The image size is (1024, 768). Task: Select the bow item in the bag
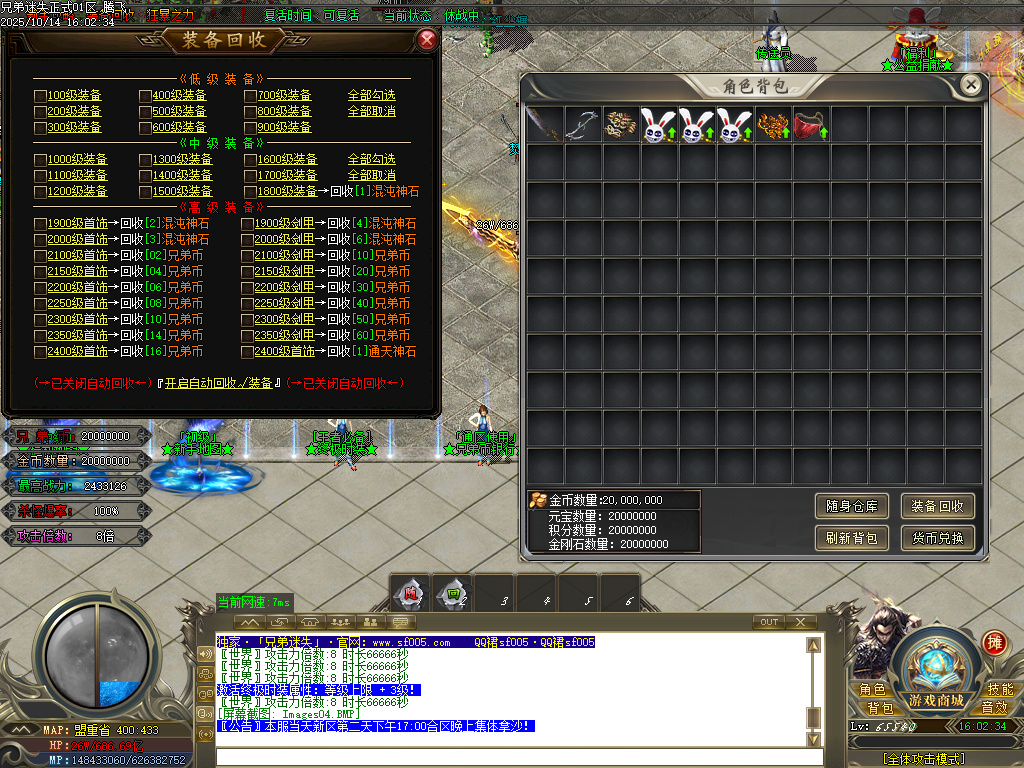click(x=583, y=125)
